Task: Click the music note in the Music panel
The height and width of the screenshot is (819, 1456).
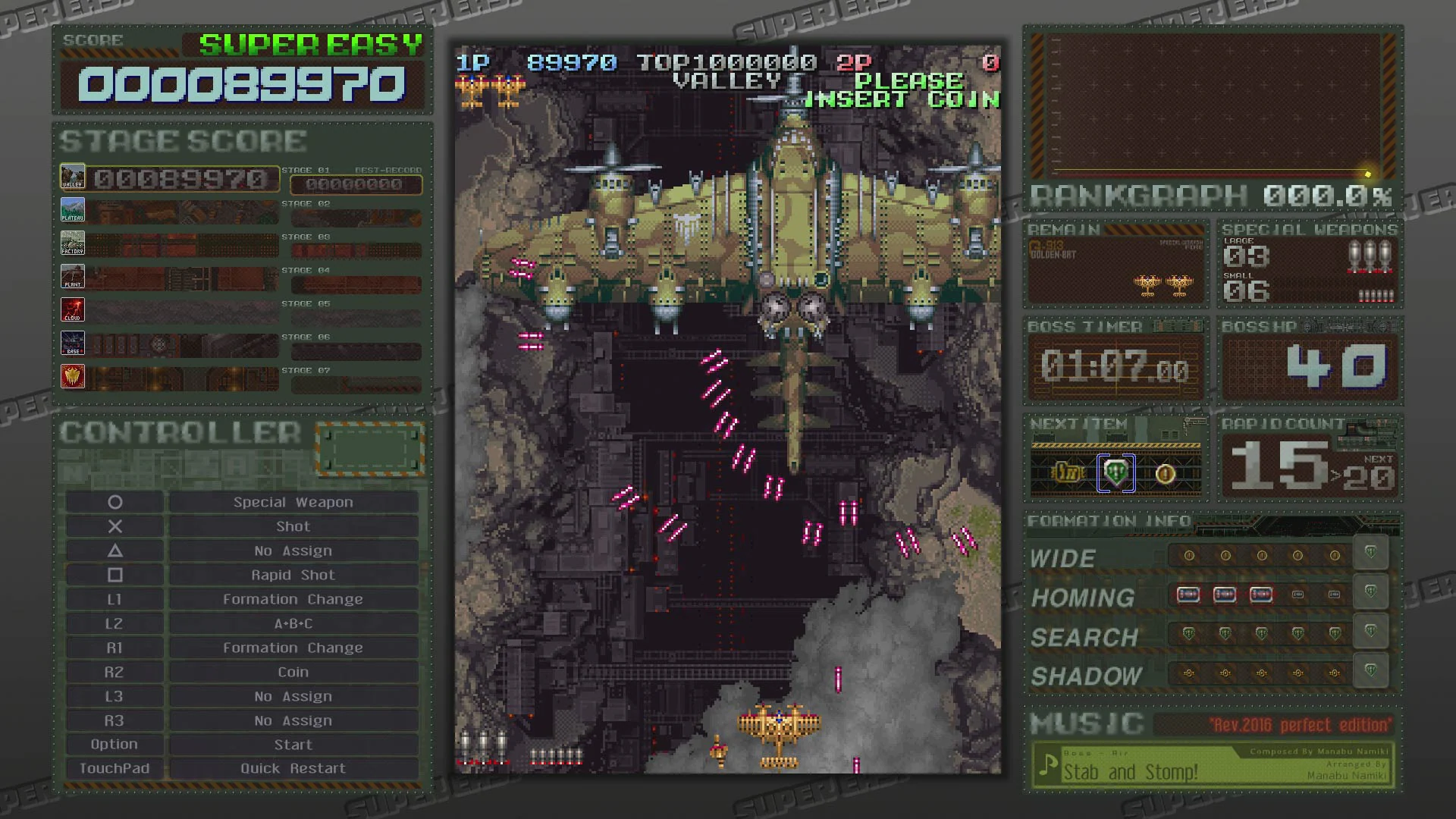Action: pos(1049,768)
